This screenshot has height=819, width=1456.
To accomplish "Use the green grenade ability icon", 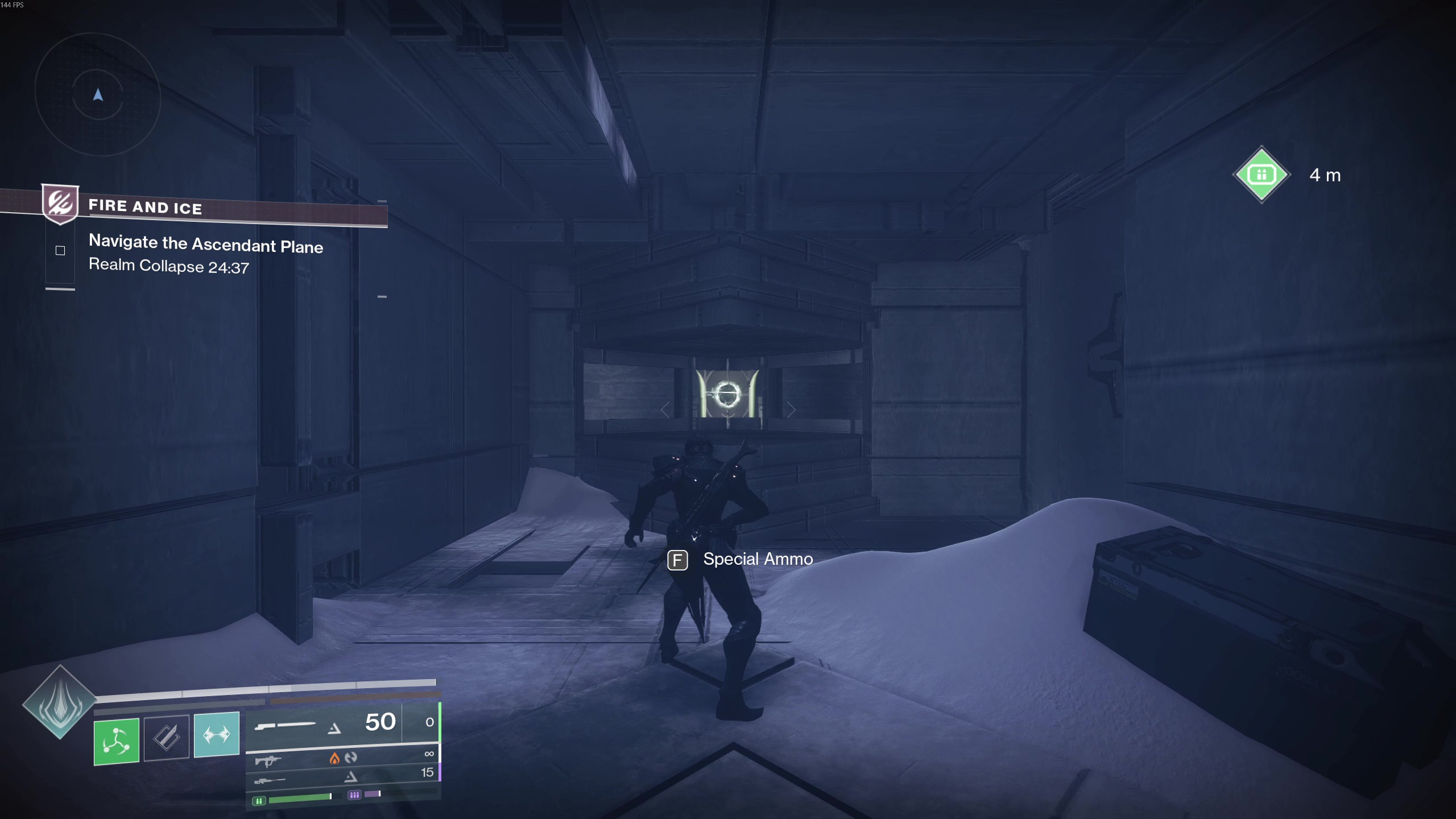I will [x=117, y=741].
